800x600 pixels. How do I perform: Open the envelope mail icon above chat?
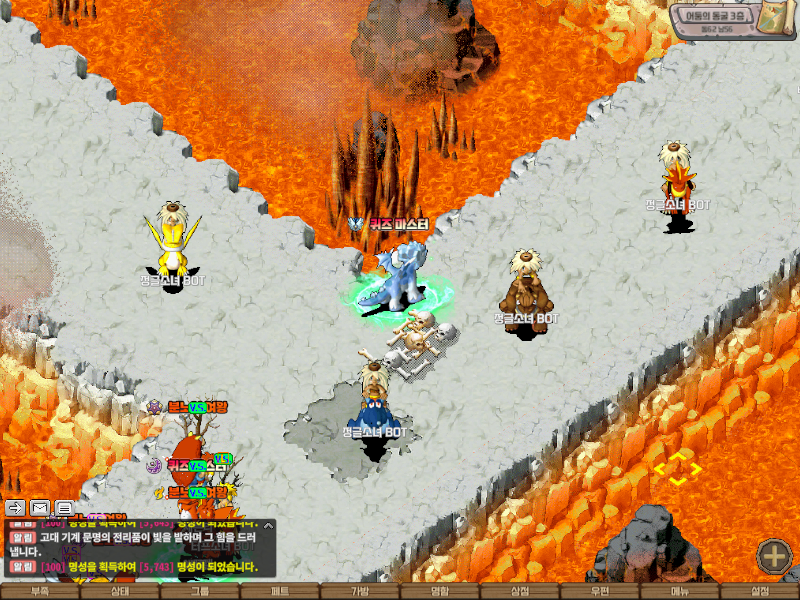tap(40, 508)
